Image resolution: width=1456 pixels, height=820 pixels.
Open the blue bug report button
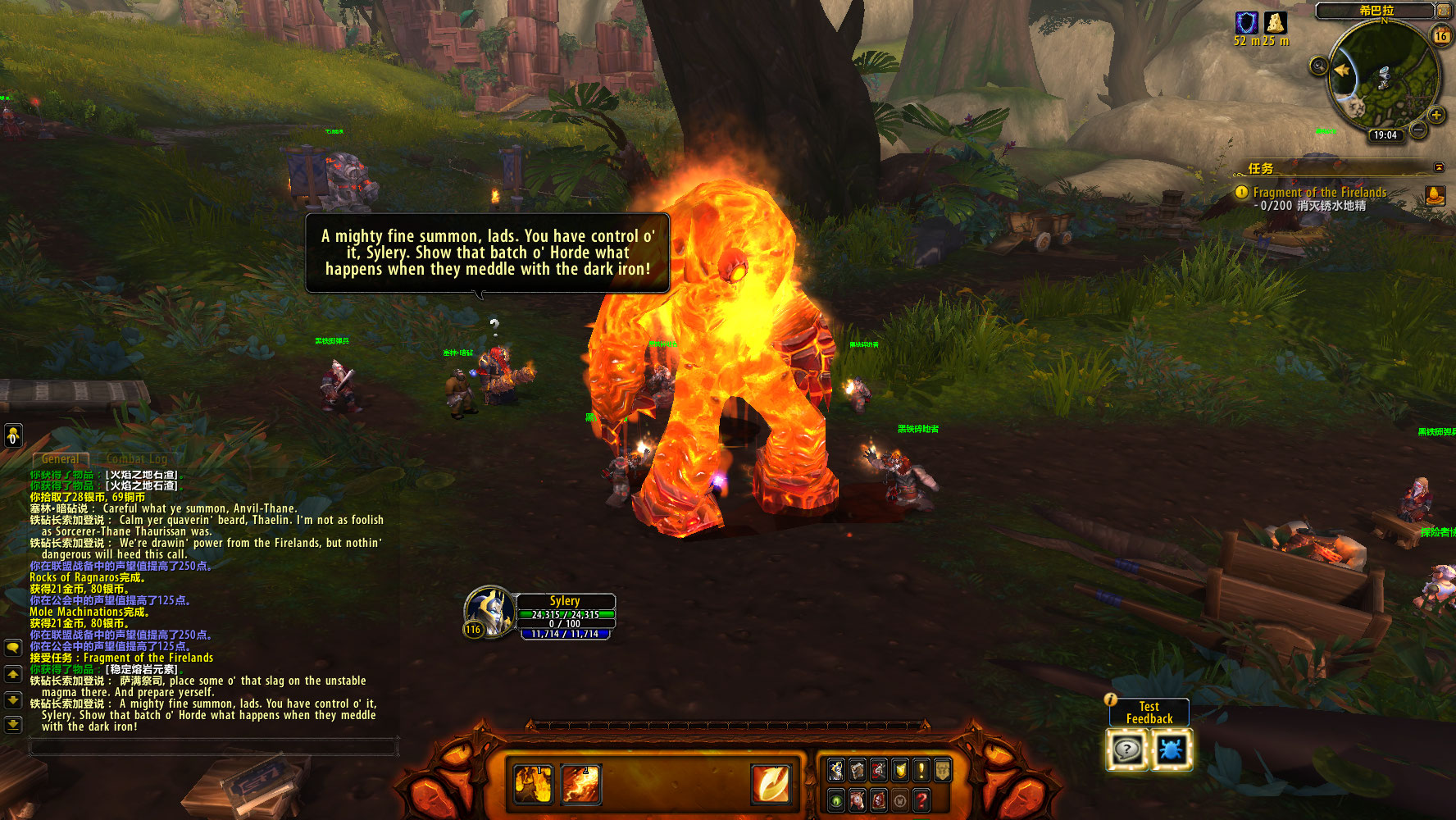click(1171, 749)
